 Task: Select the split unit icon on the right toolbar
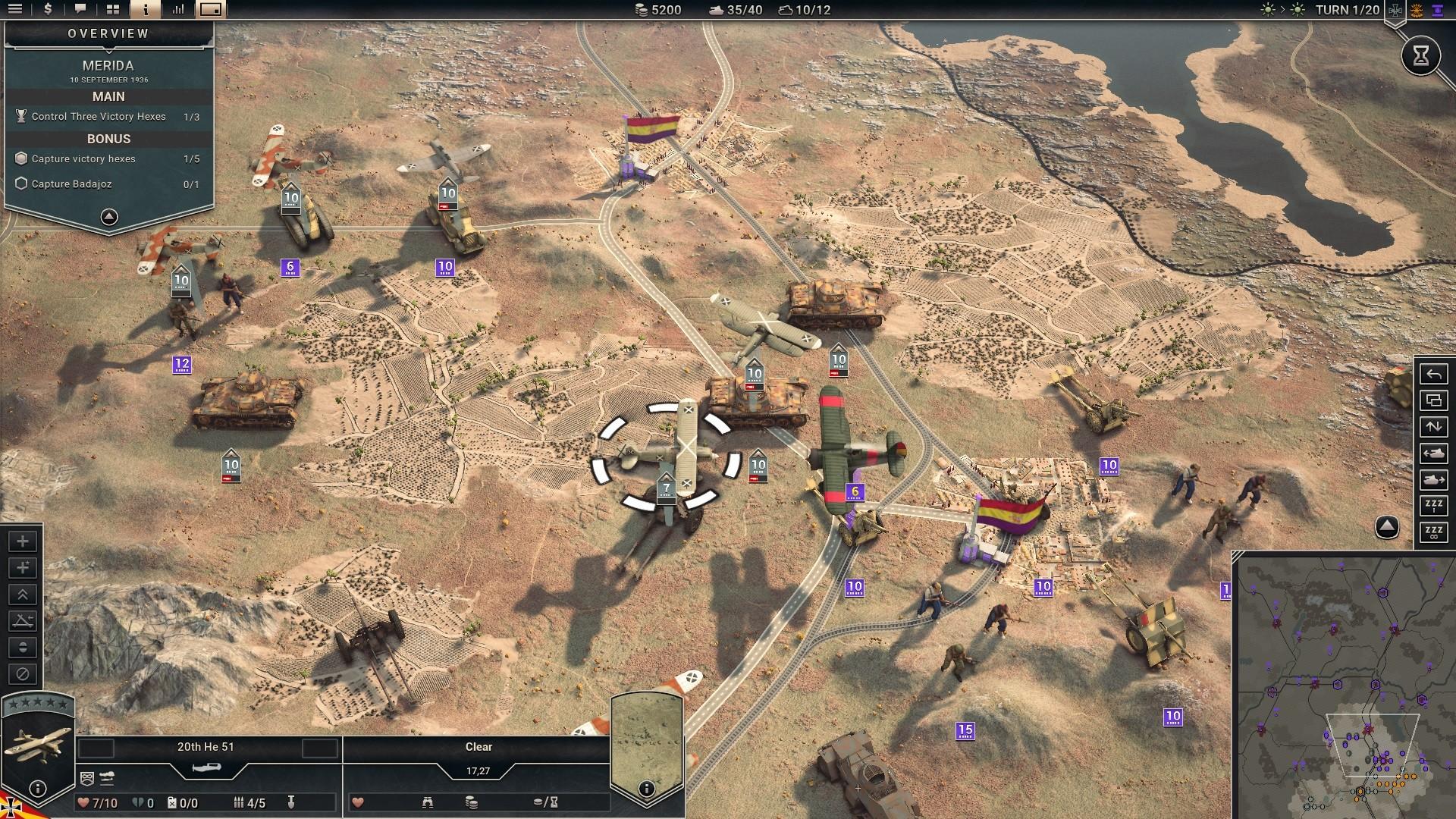coord(1433,400)
